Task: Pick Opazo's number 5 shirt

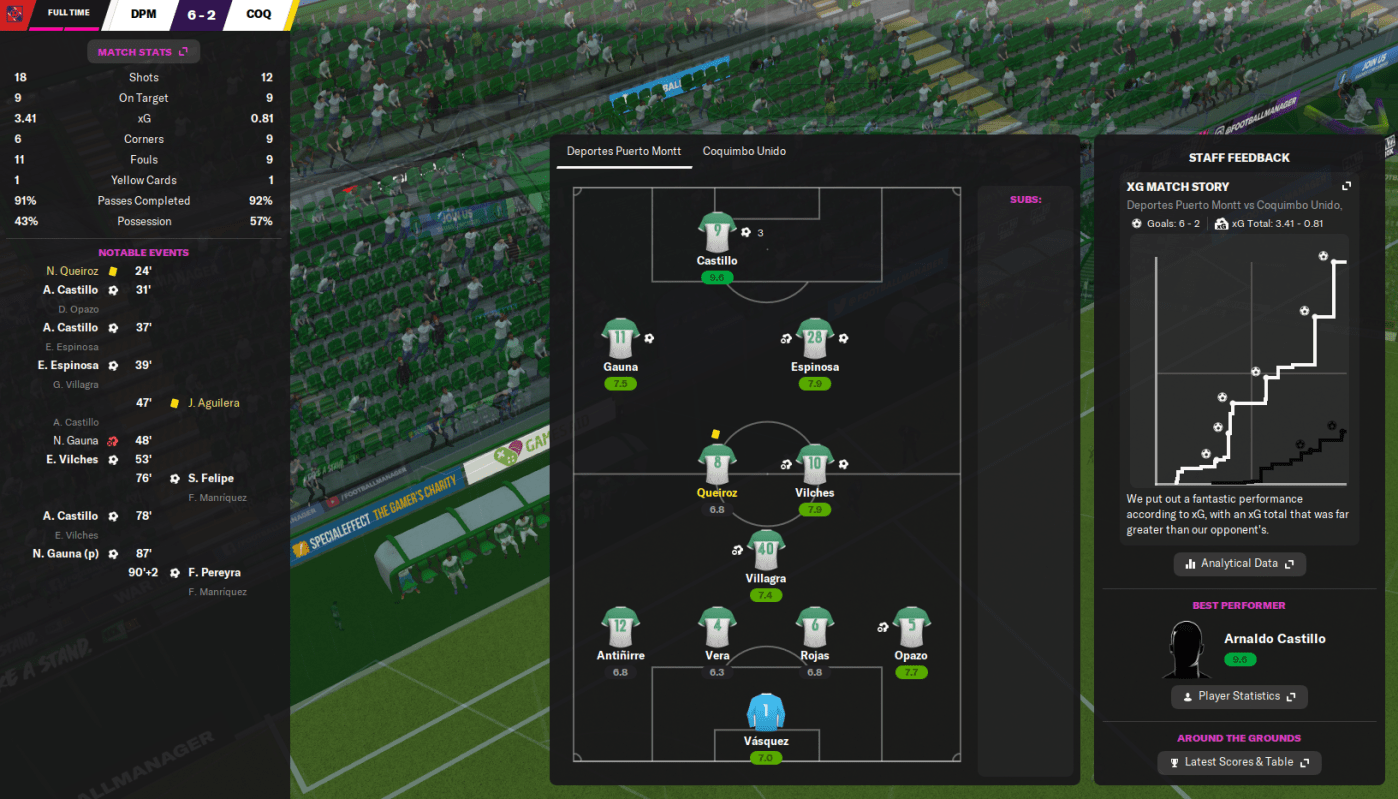Action: tap(911, 627)
